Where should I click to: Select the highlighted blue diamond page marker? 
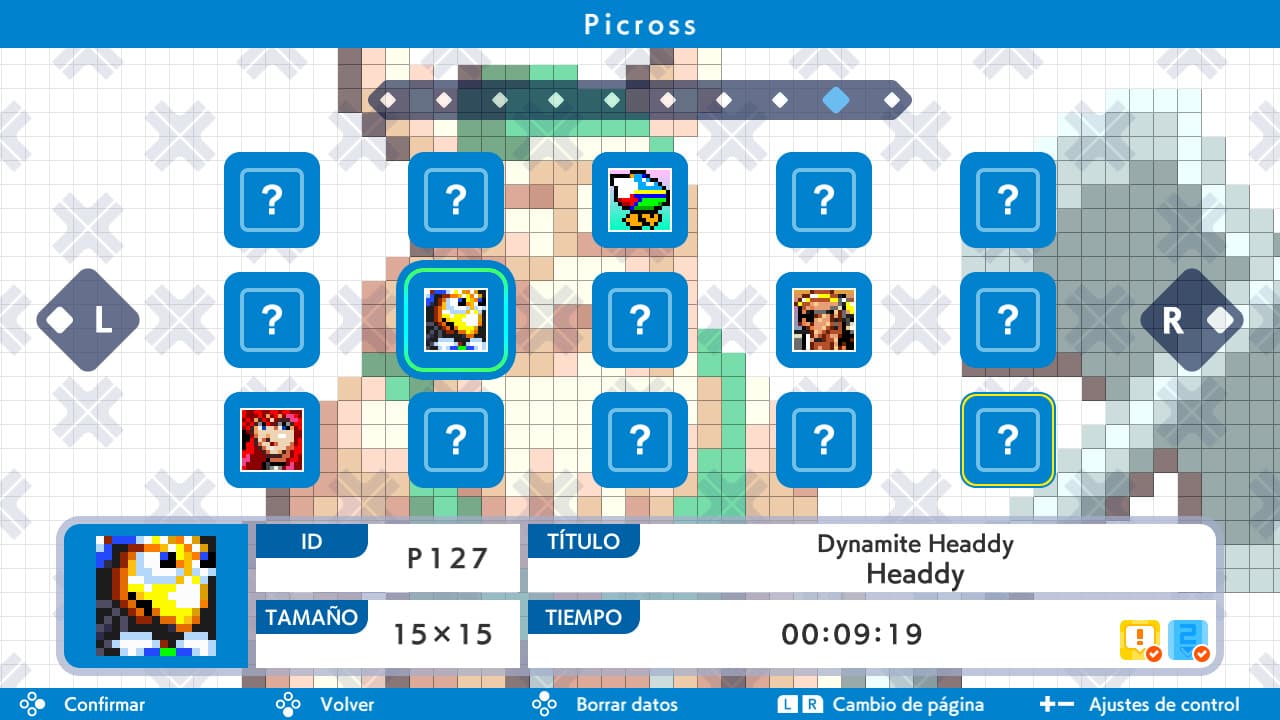pyautogui.click(x=836, y=100)
